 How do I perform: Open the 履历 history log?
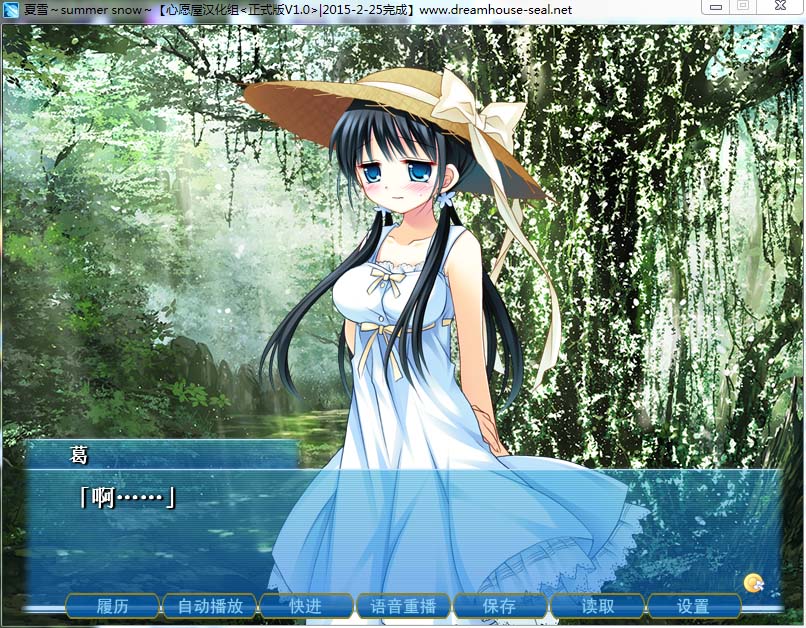pyautogui.click(x=113, y=606)
